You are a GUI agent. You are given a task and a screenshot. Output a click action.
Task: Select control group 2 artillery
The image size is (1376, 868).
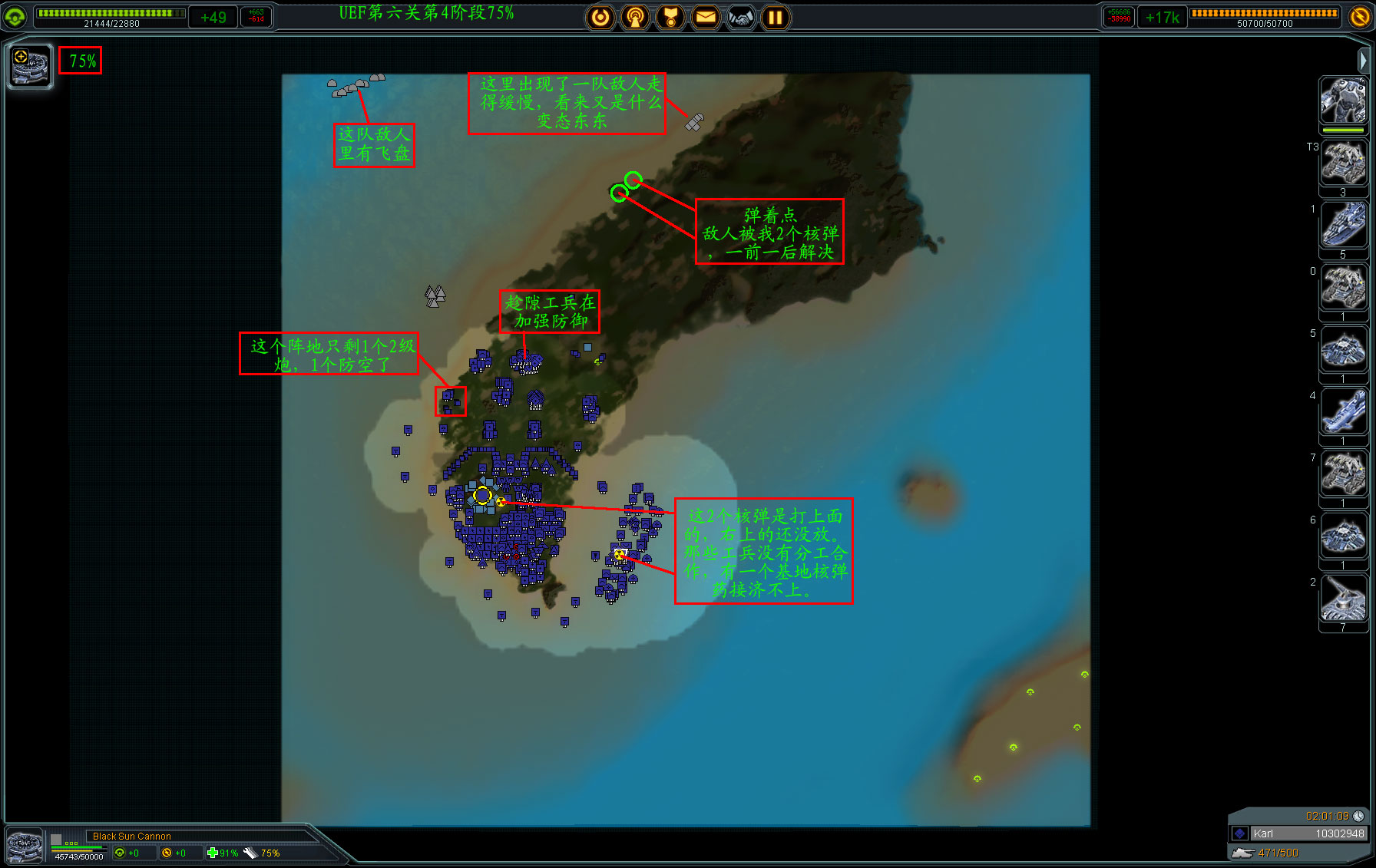coord(1343,599)
